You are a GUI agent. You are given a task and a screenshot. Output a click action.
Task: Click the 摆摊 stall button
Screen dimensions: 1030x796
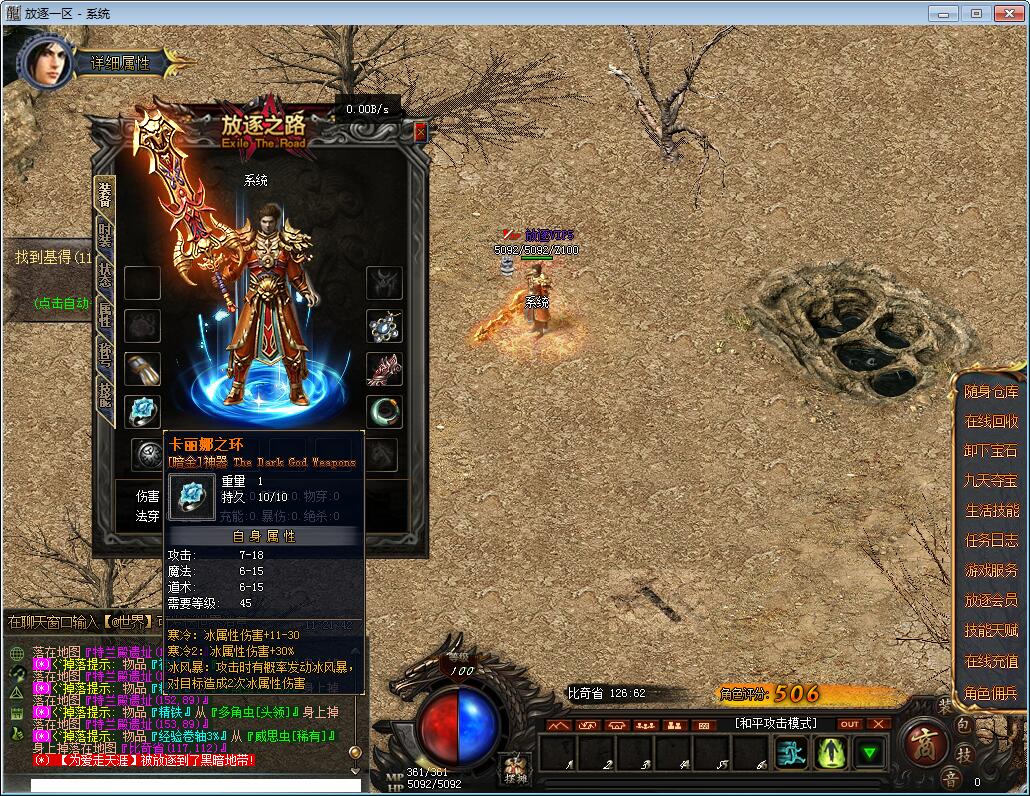(x=514, y=770)
